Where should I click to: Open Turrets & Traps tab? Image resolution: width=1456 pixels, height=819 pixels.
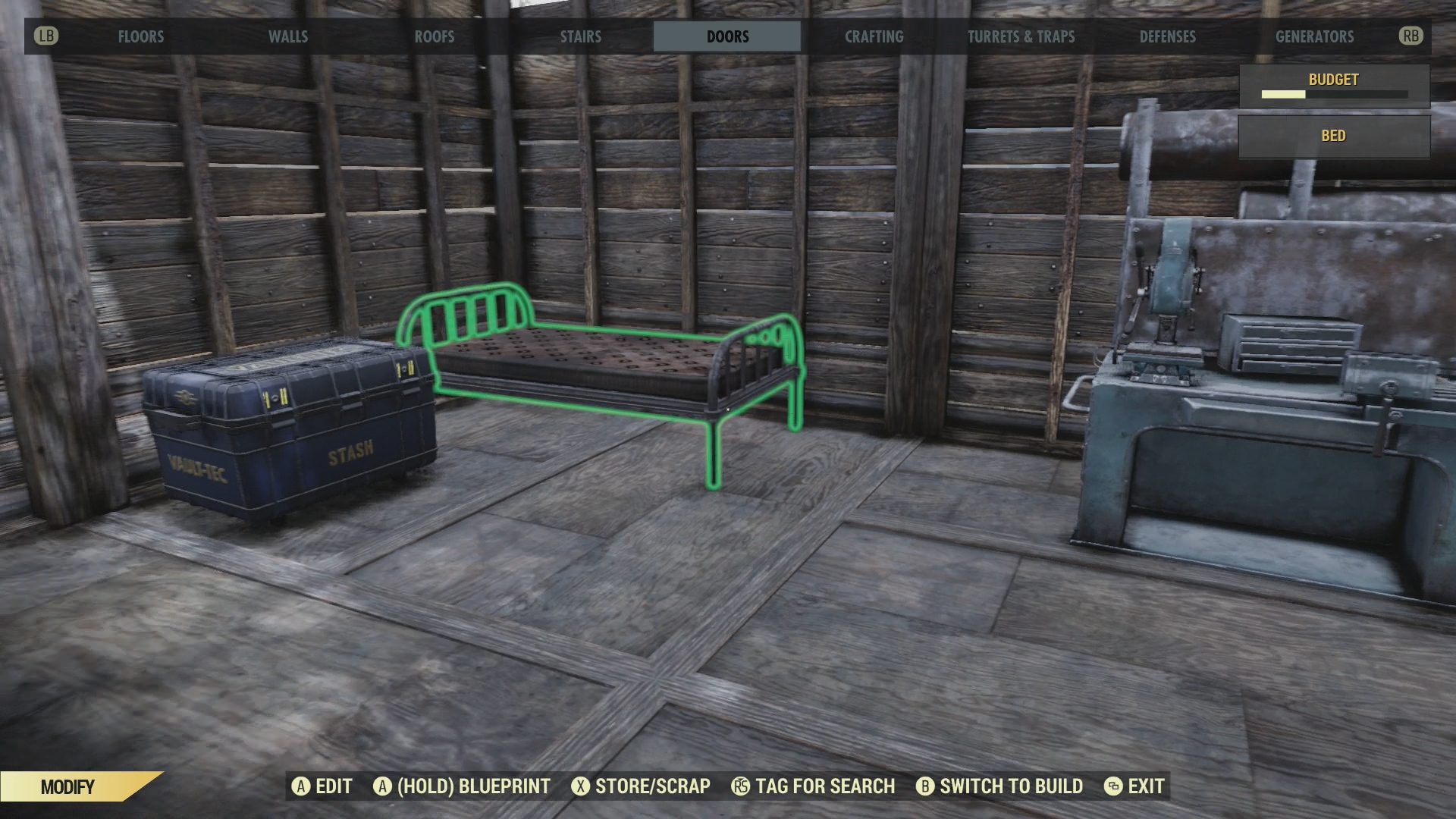point(1021,36)
